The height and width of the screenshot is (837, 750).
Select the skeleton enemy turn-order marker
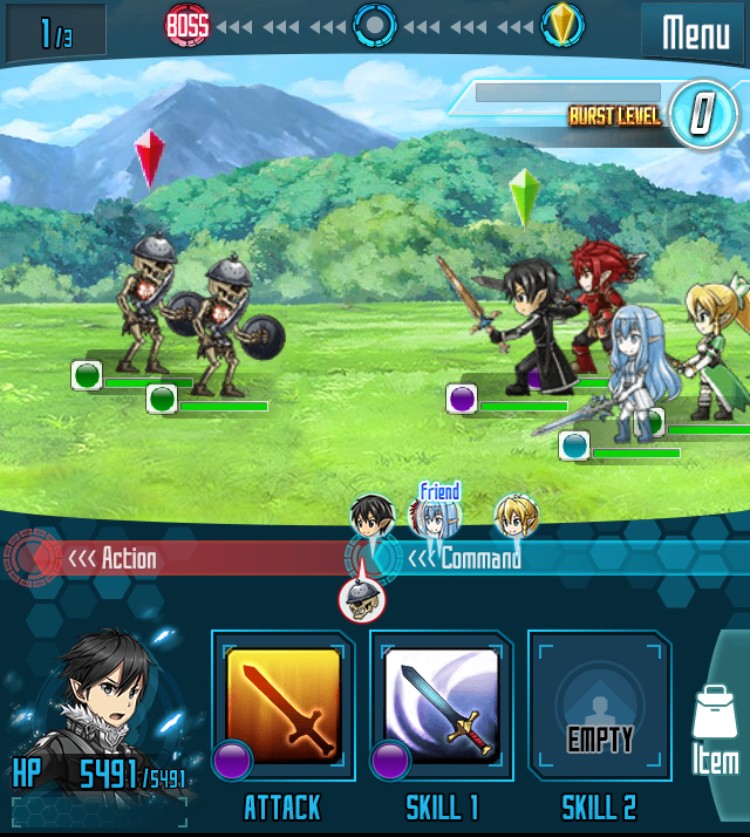click(x=360, y=598)
